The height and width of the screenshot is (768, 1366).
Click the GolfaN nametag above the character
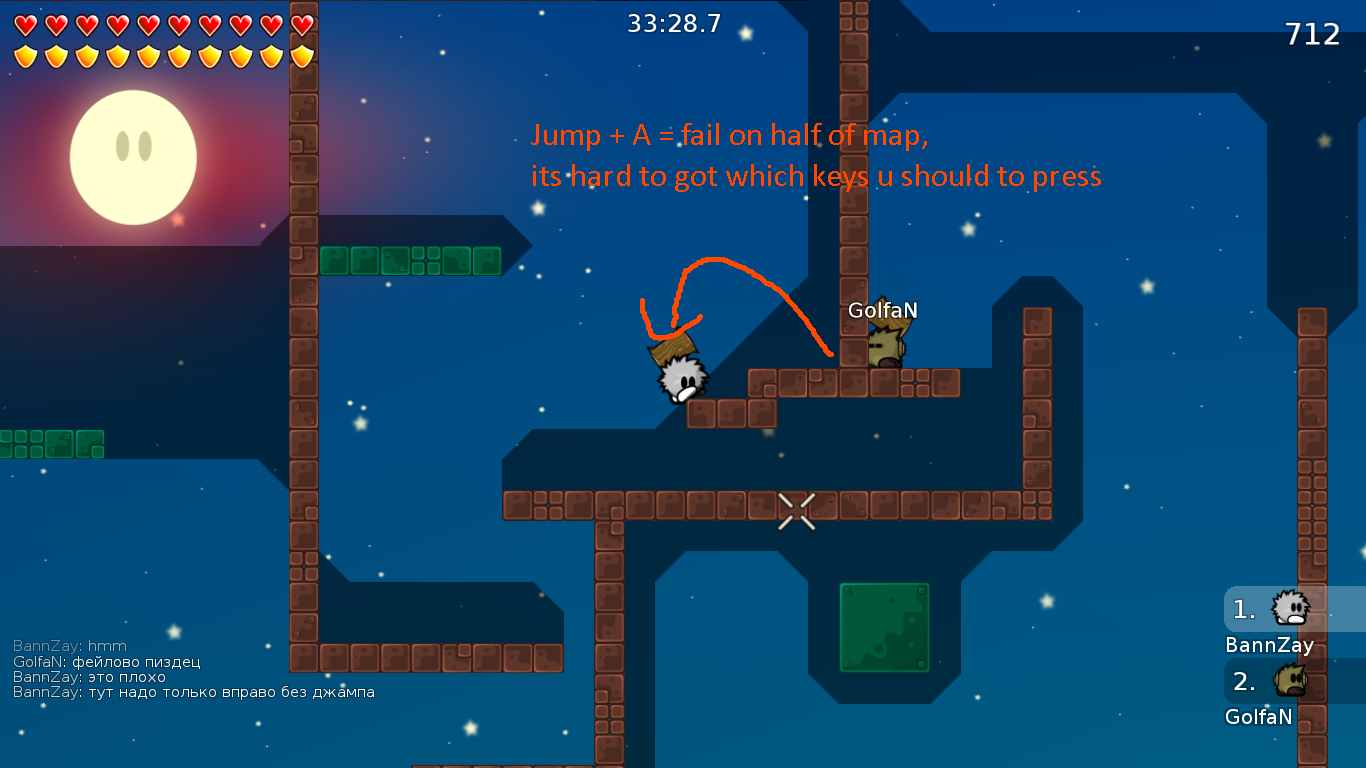click(884, 311)
